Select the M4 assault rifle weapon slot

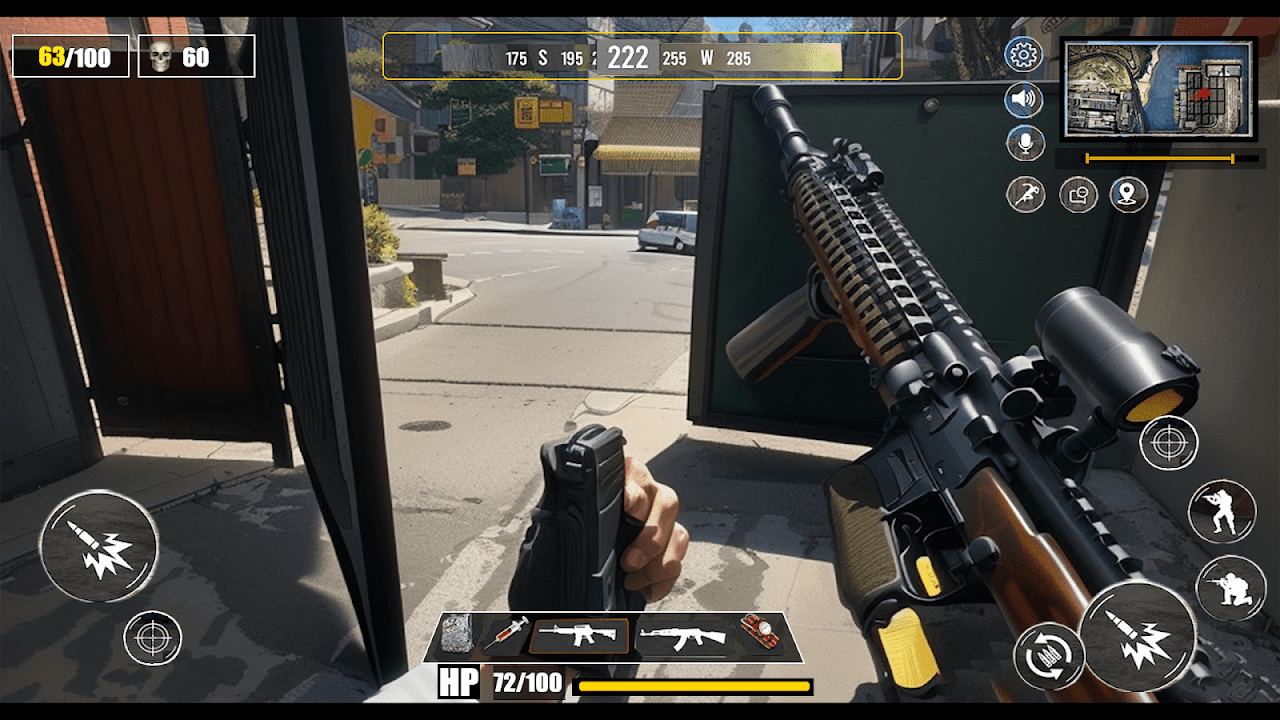(580, 636)
